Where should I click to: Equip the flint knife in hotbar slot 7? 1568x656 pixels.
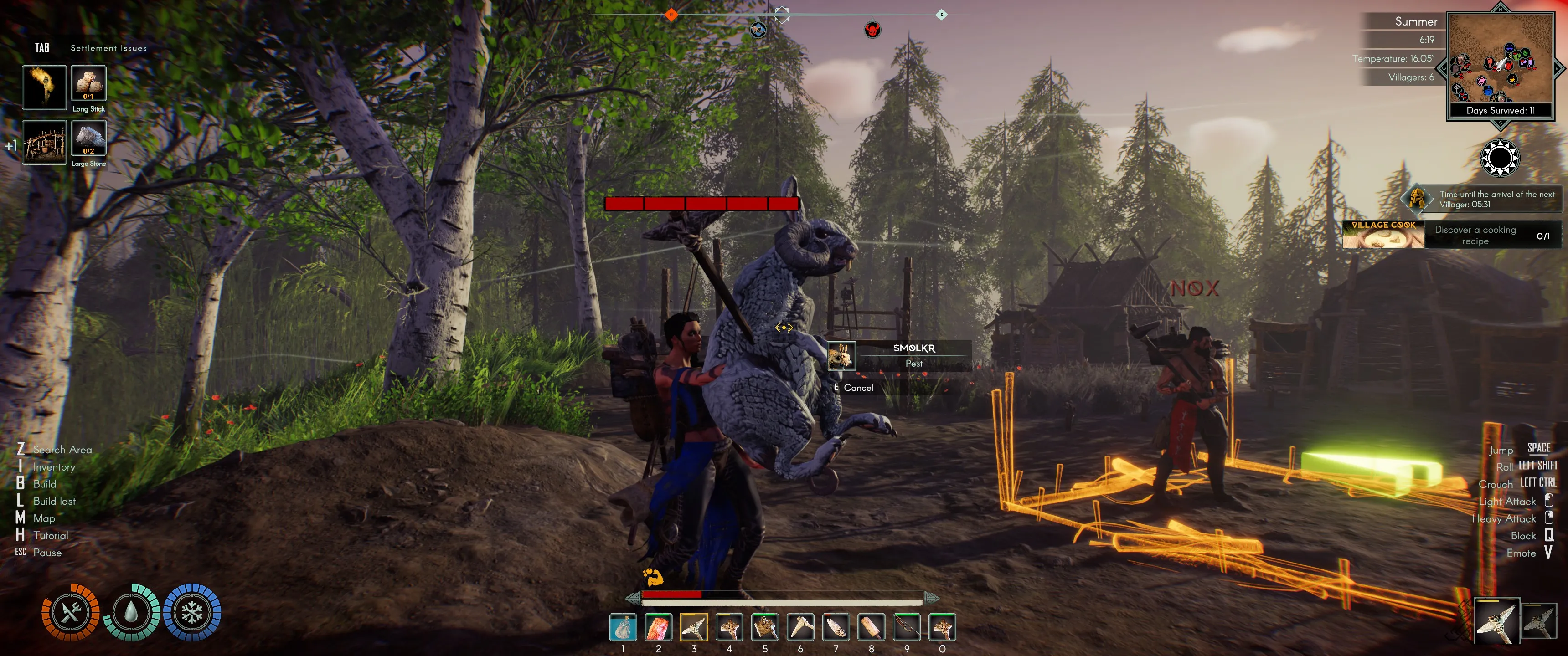tap(836, 627)
